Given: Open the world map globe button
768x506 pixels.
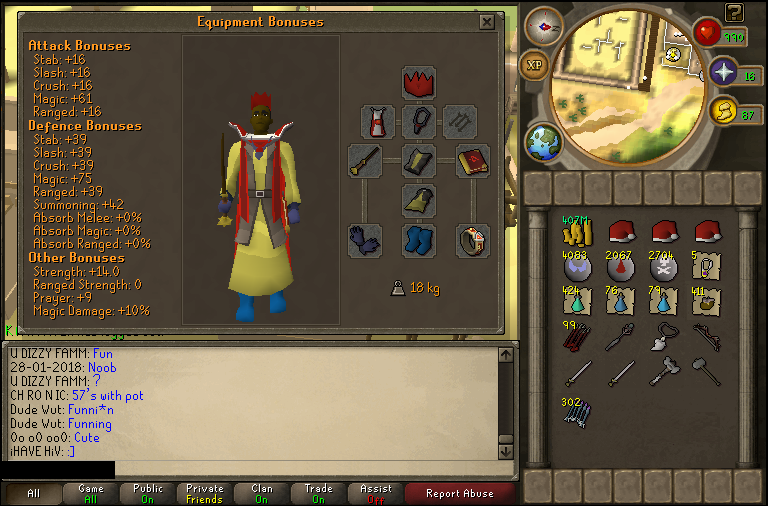Looking at the screenshot, I should tap(543, 141).
